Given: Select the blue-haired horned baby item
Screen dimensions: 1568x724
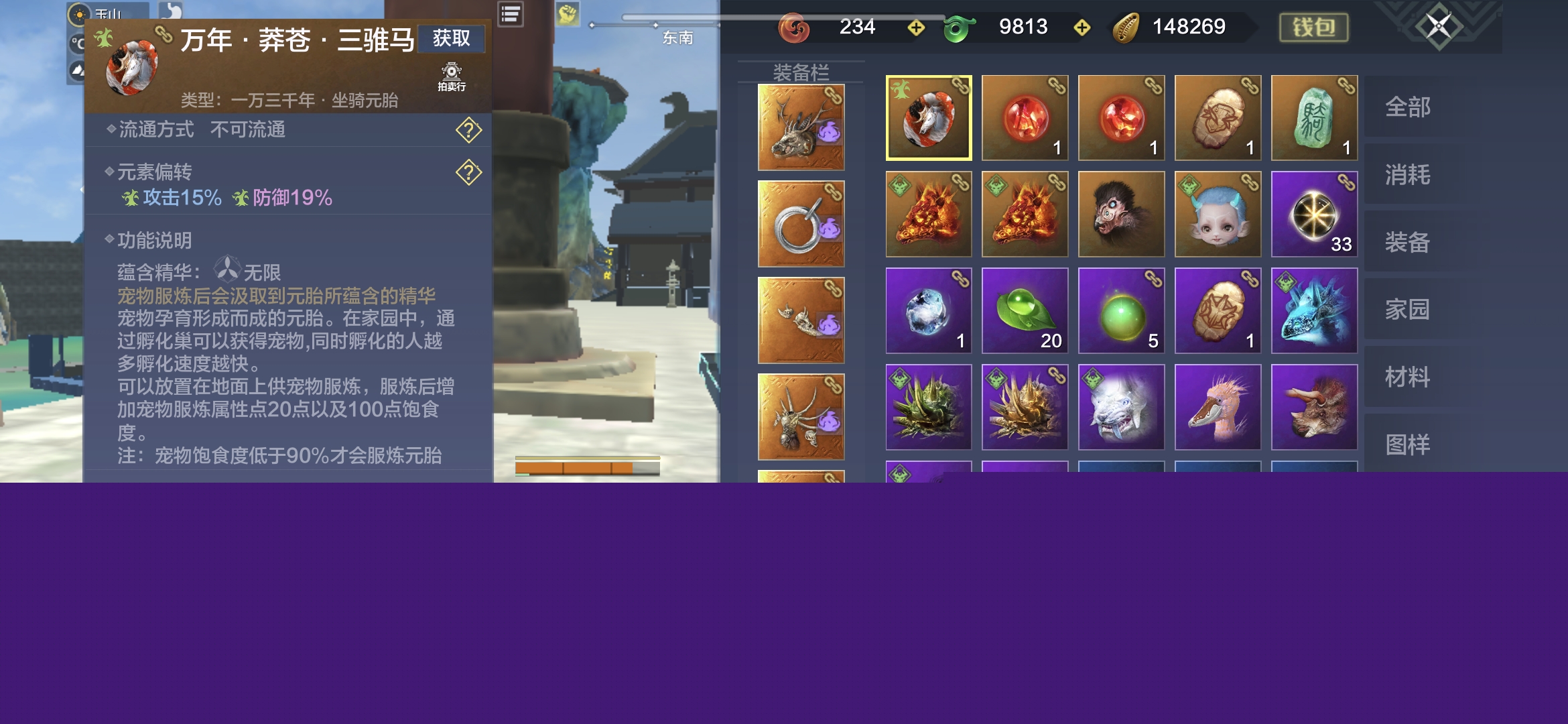Looking at the screenshot, I should [1218, 215].
